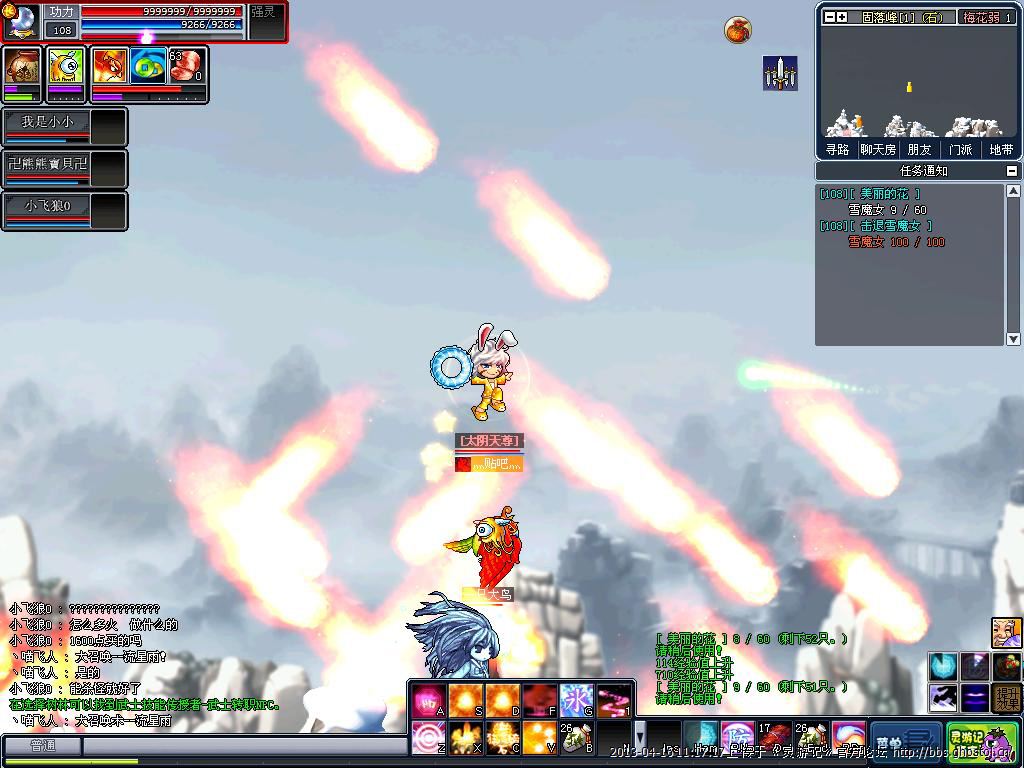The height and width of the screenshot is (768, 1024).
Task: Click the minimap zoom-out minus button
Action: [x=829, y=17]
